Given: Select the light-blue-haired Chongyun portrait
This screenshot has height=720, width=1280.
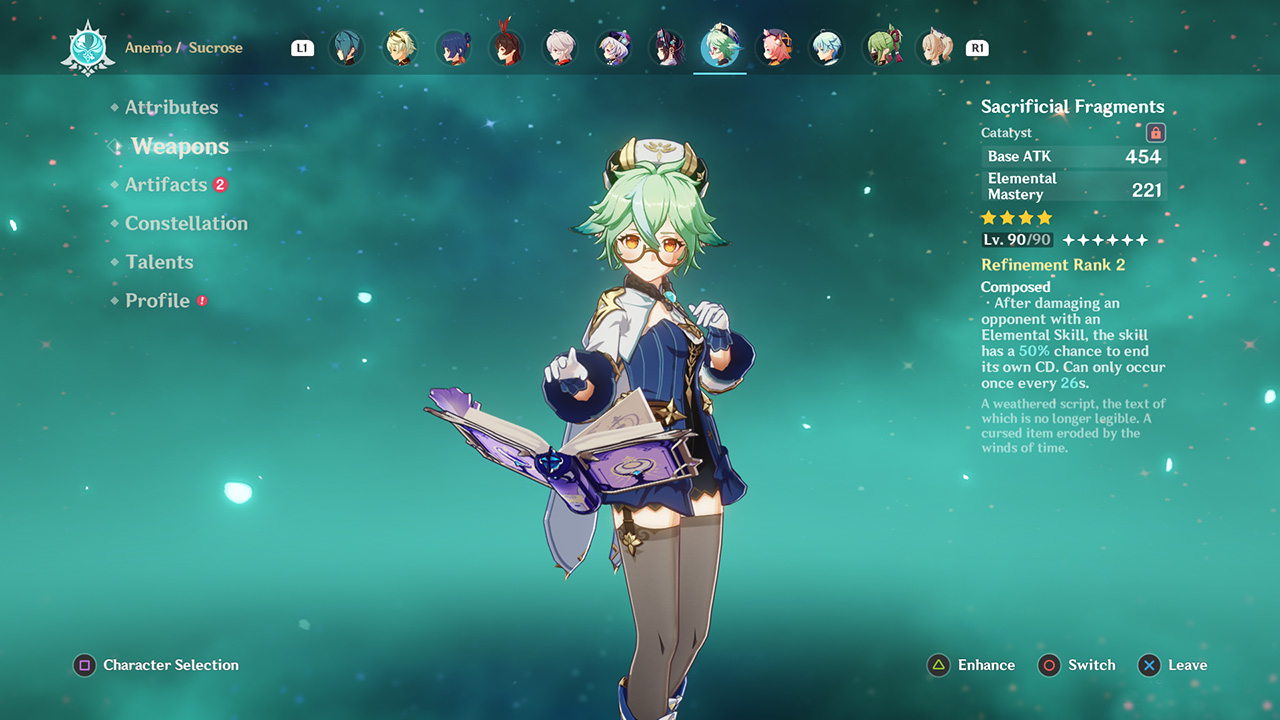Looking at the screenshot, I should tap(827, 47).
